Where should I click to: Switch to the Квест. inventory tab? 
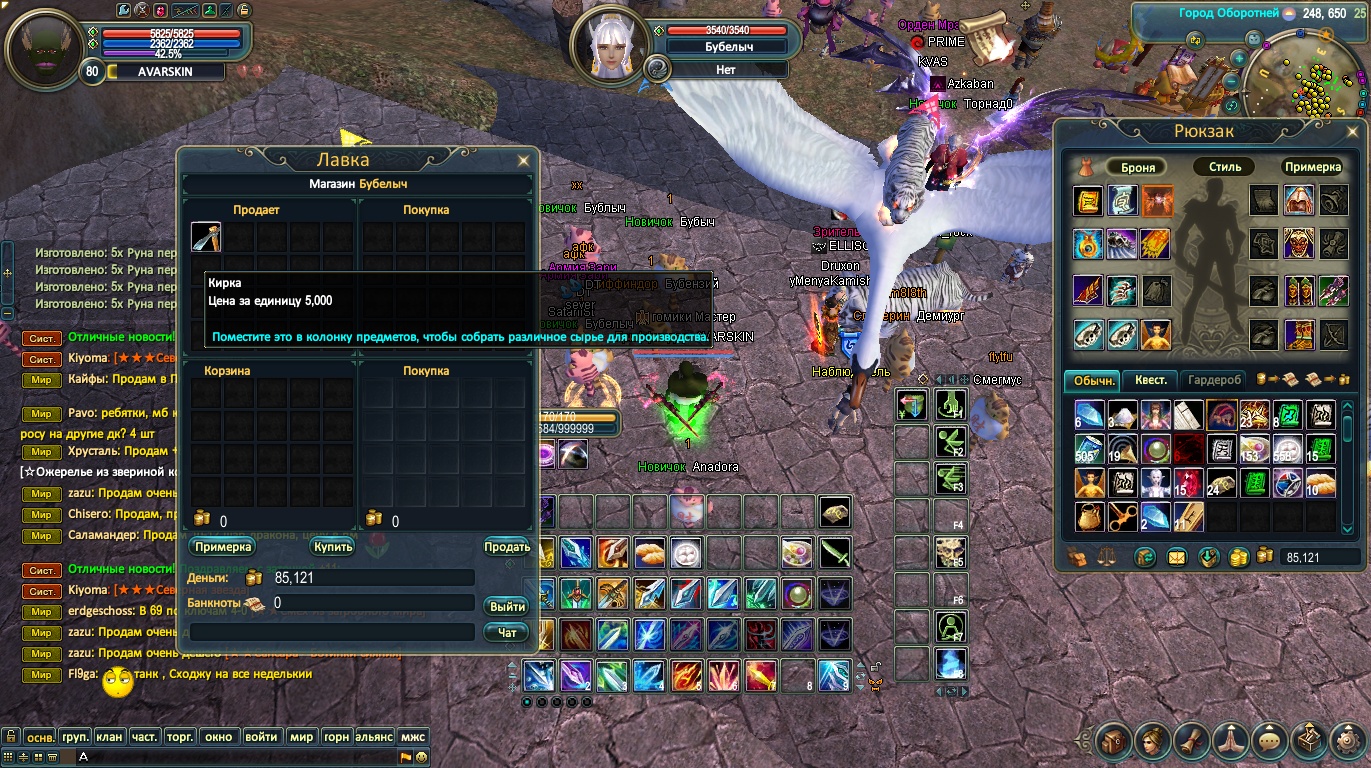(x=1150, y=380)
